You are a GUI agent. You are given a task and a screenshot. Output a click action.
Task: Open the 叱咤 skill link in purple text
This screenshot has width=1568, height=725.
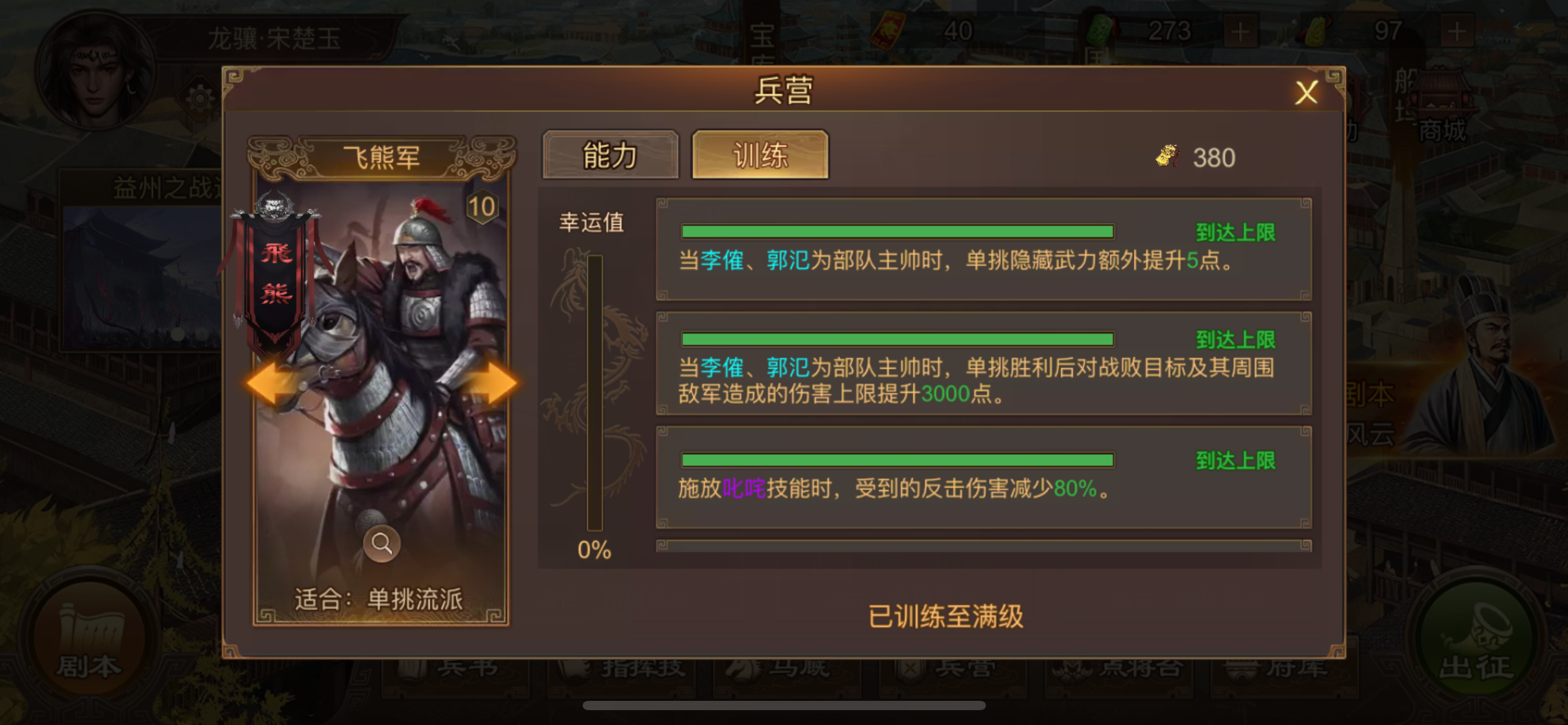click(x=744, y=490)
